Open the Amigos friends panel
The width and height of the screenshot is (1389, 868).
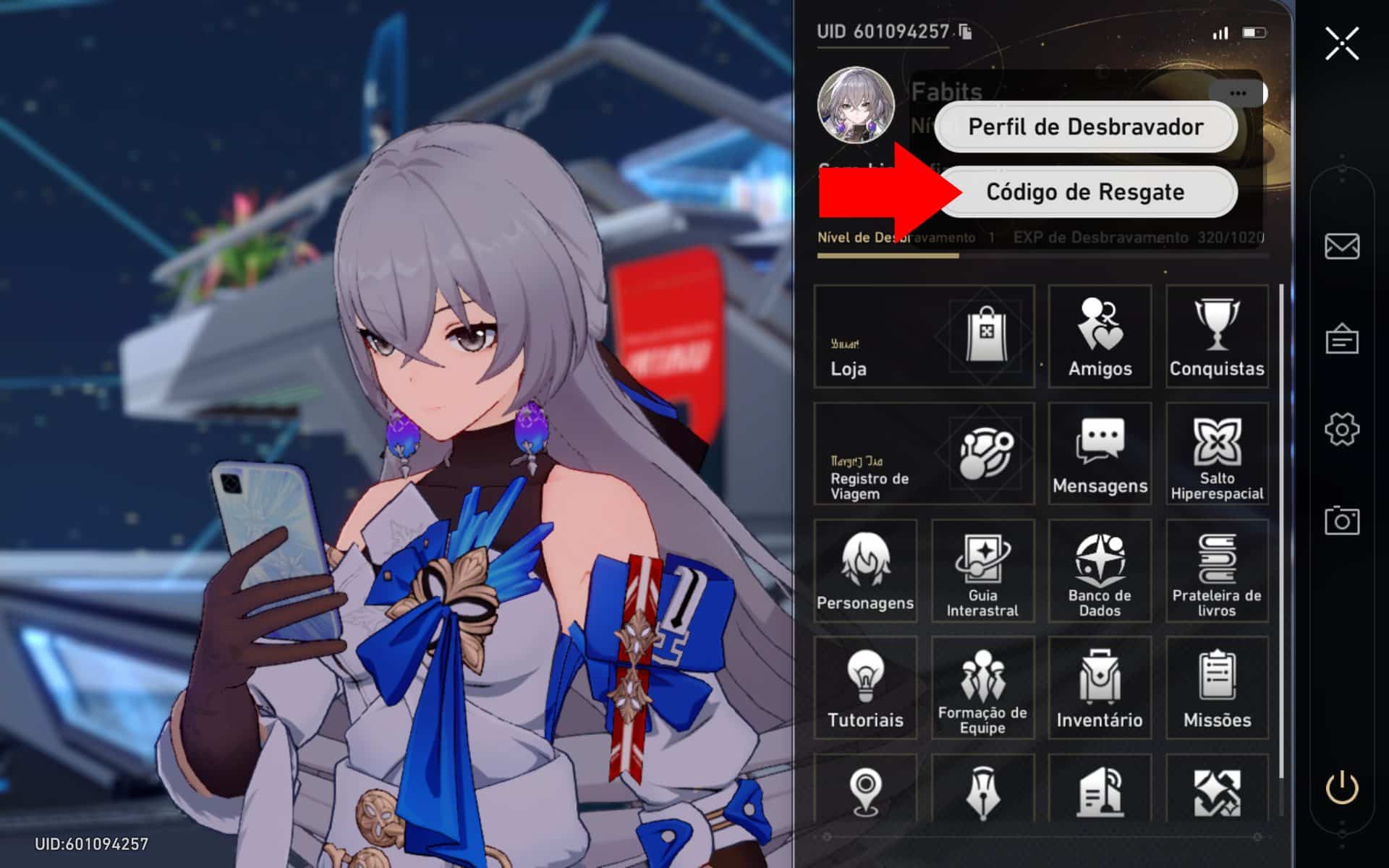pyautogui.click(x=1100, y=338)
